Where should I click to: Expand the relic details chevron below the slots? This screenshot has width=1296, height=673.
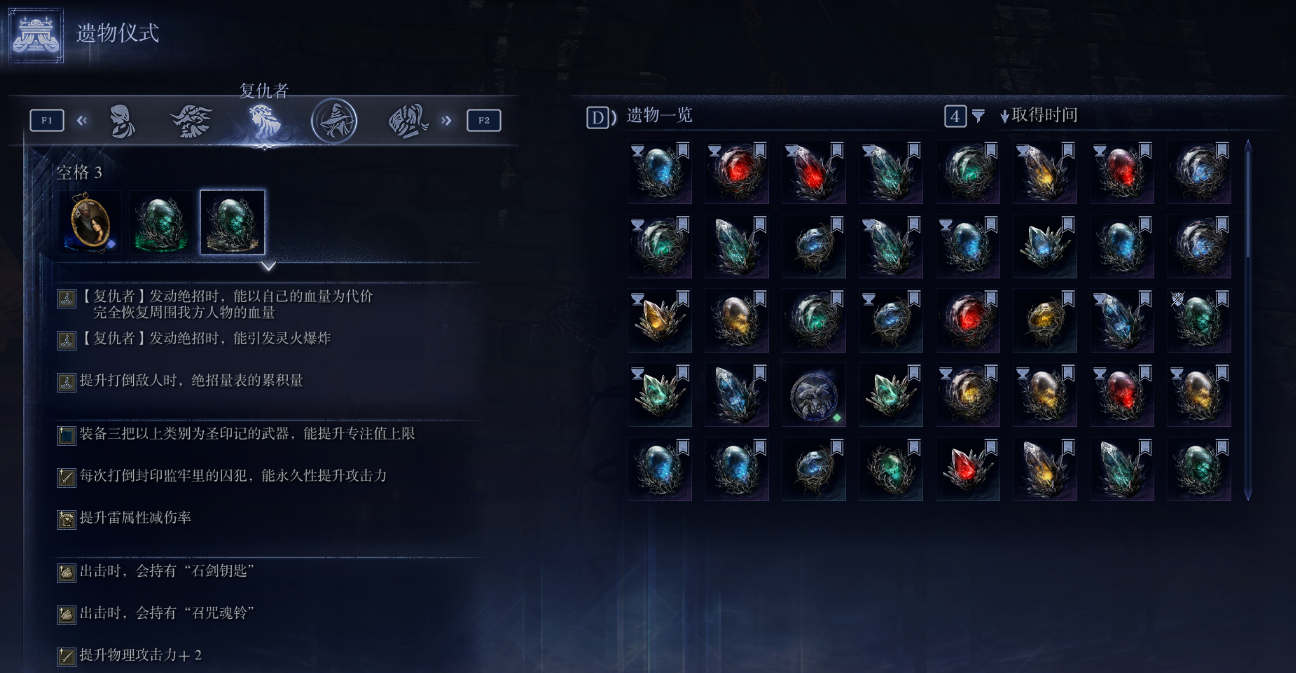pos(268,266)
